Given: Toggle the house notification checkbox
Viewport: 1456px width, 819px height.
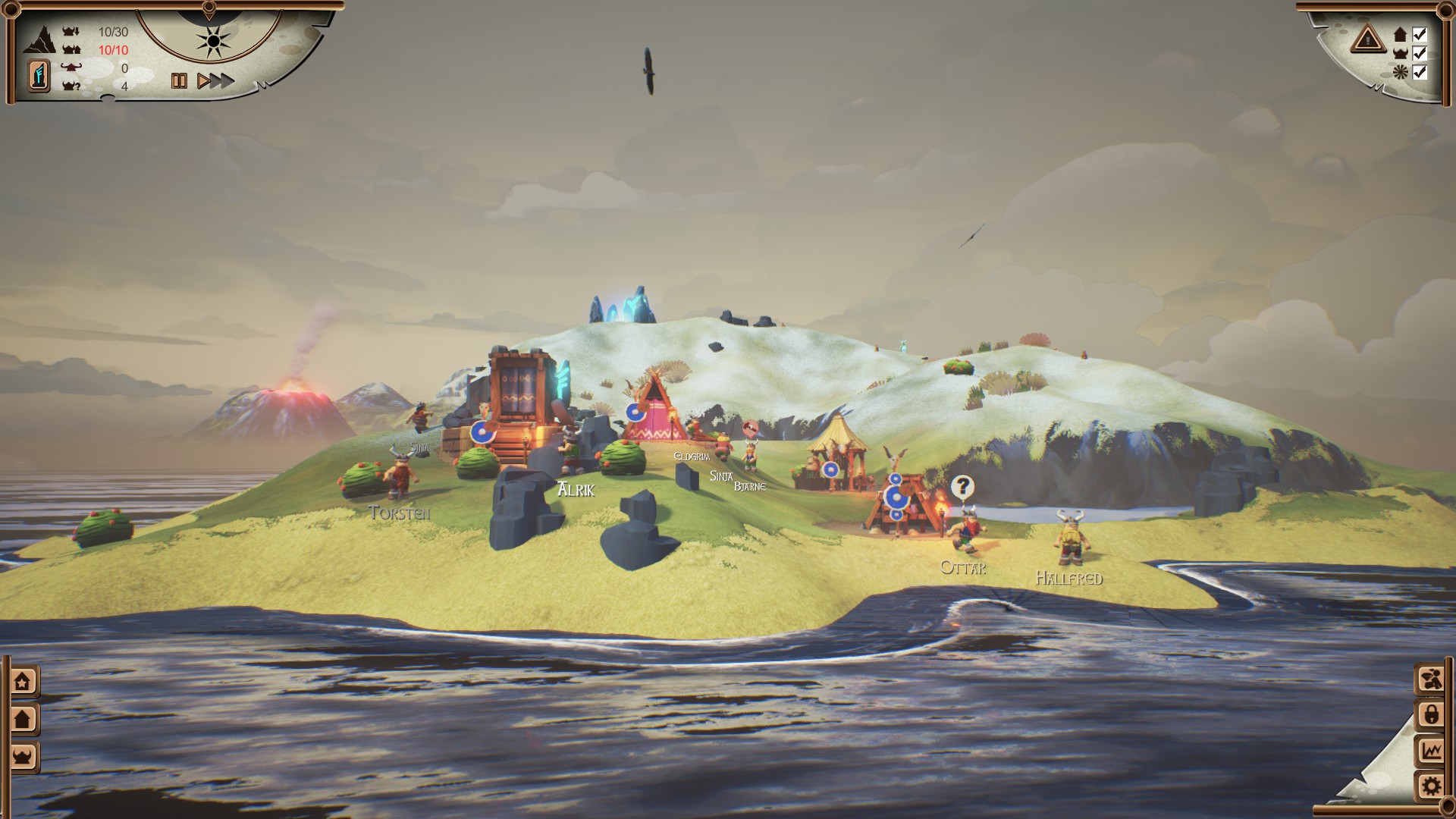Looking at the screenshot, I should click(1420, 34).
